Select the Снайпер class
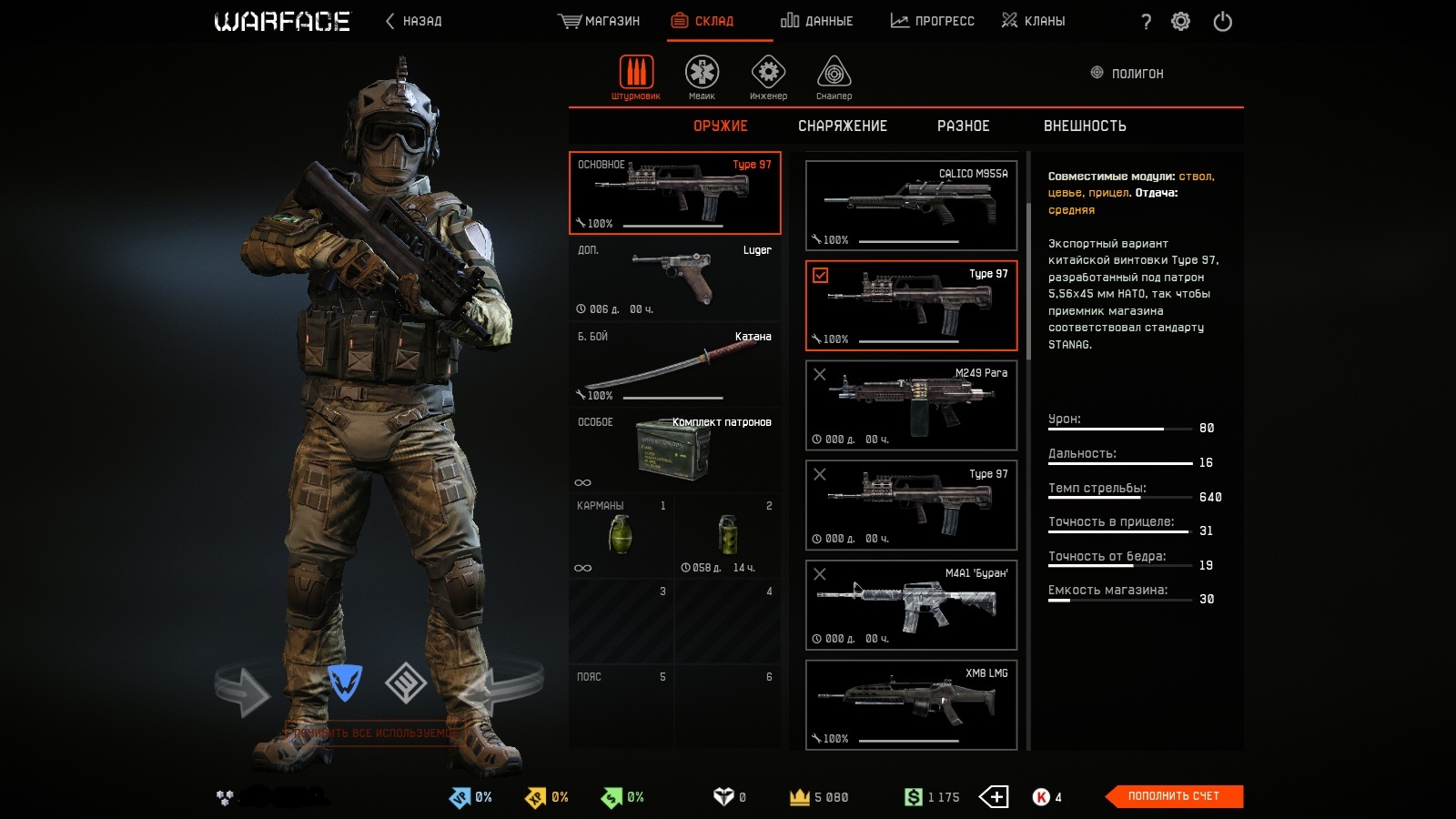This screenshot has width=1456, height=819. pos(834,76)
